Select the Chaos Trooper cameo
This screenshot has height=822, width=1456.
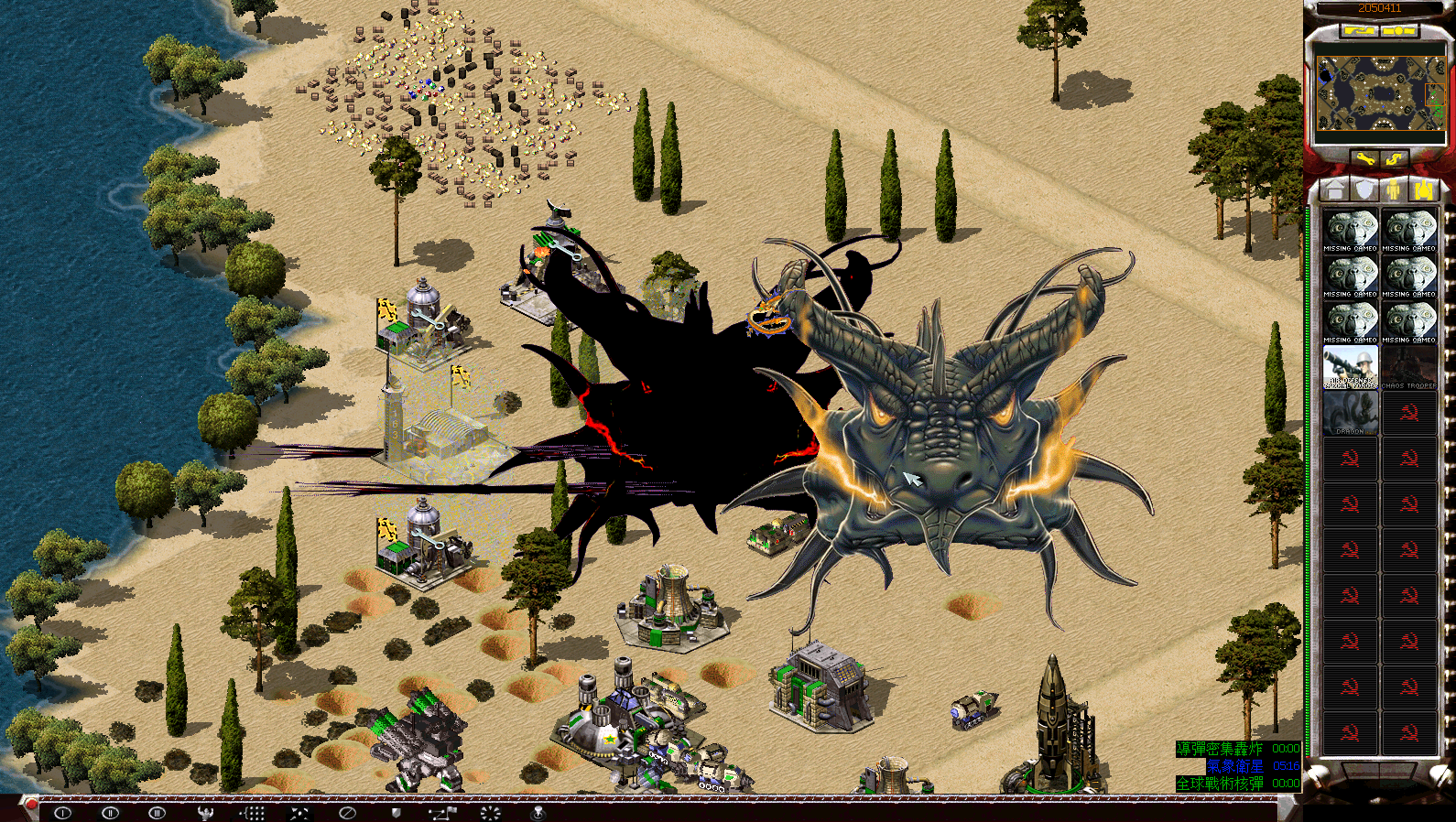(1409, 367)
